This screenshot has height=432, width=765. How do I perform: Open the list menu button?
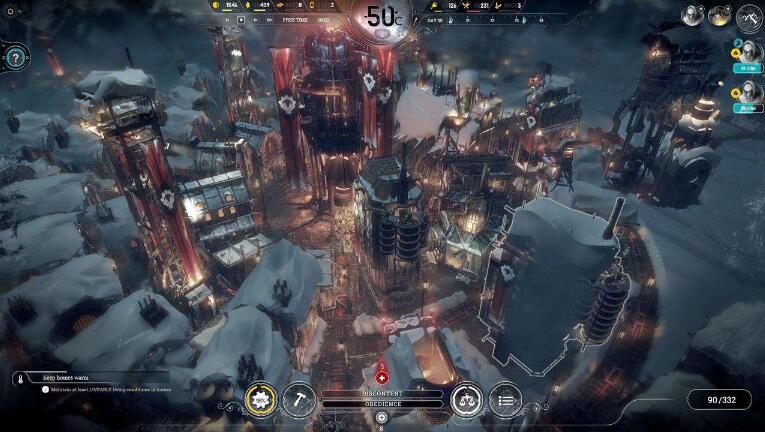pyautogui.click(x=505, y=400)
